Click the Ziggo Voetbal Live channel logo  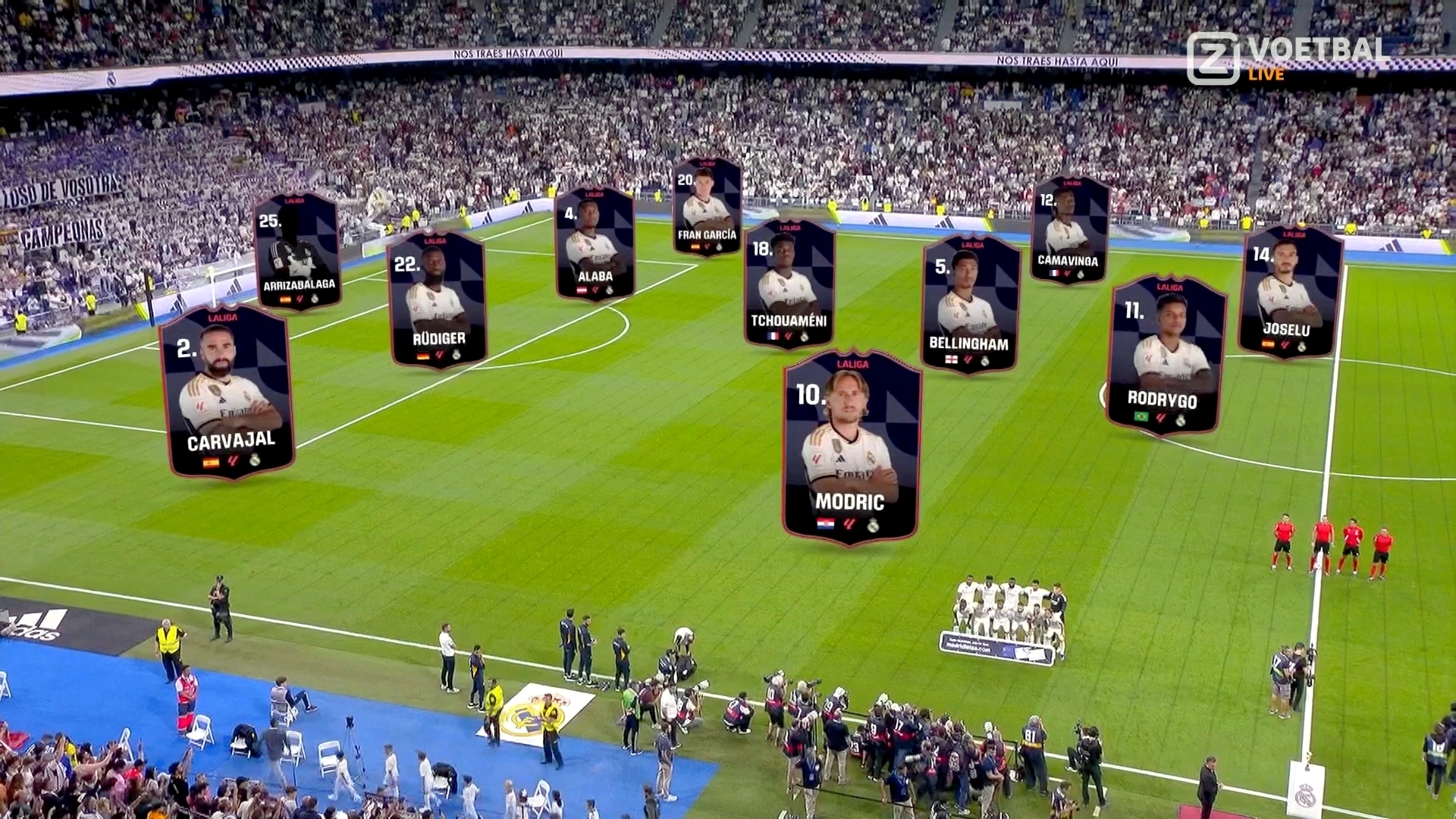coord(1288,58)
